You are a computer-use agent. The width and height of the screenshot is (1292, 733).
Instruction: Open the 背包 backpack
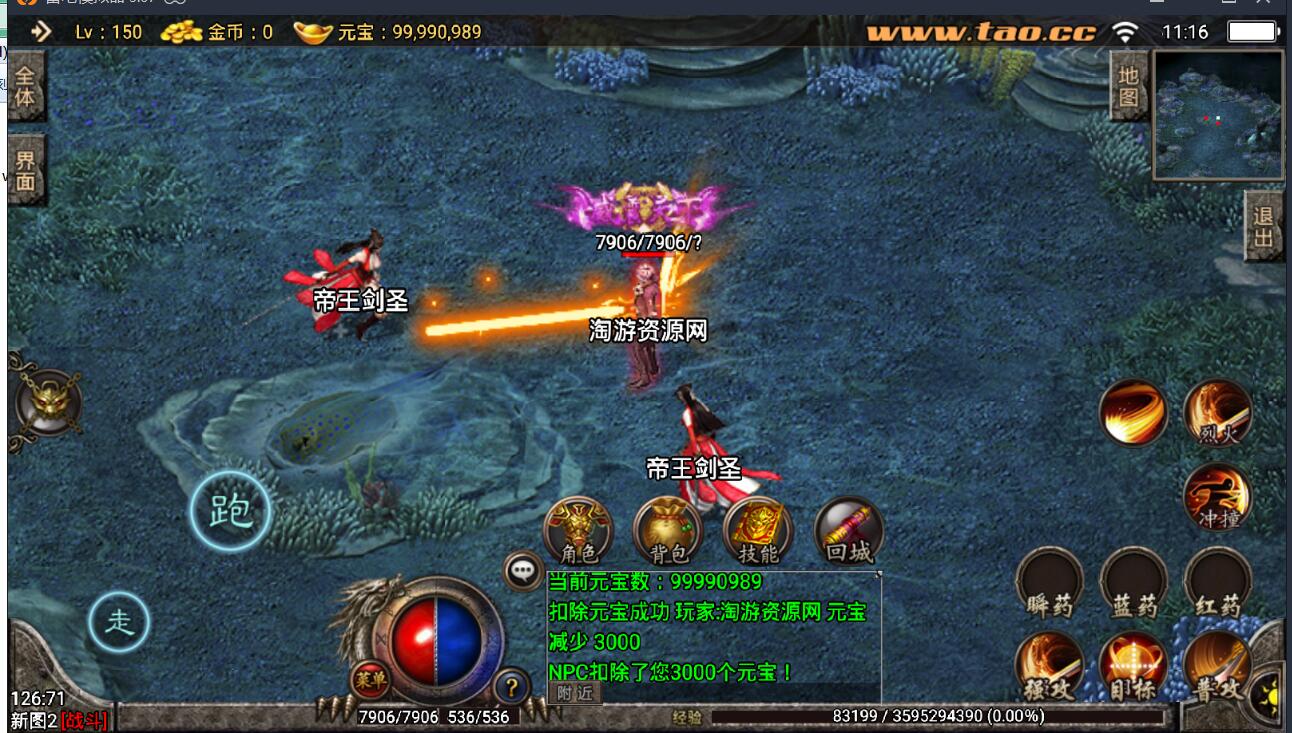(668, 531)
